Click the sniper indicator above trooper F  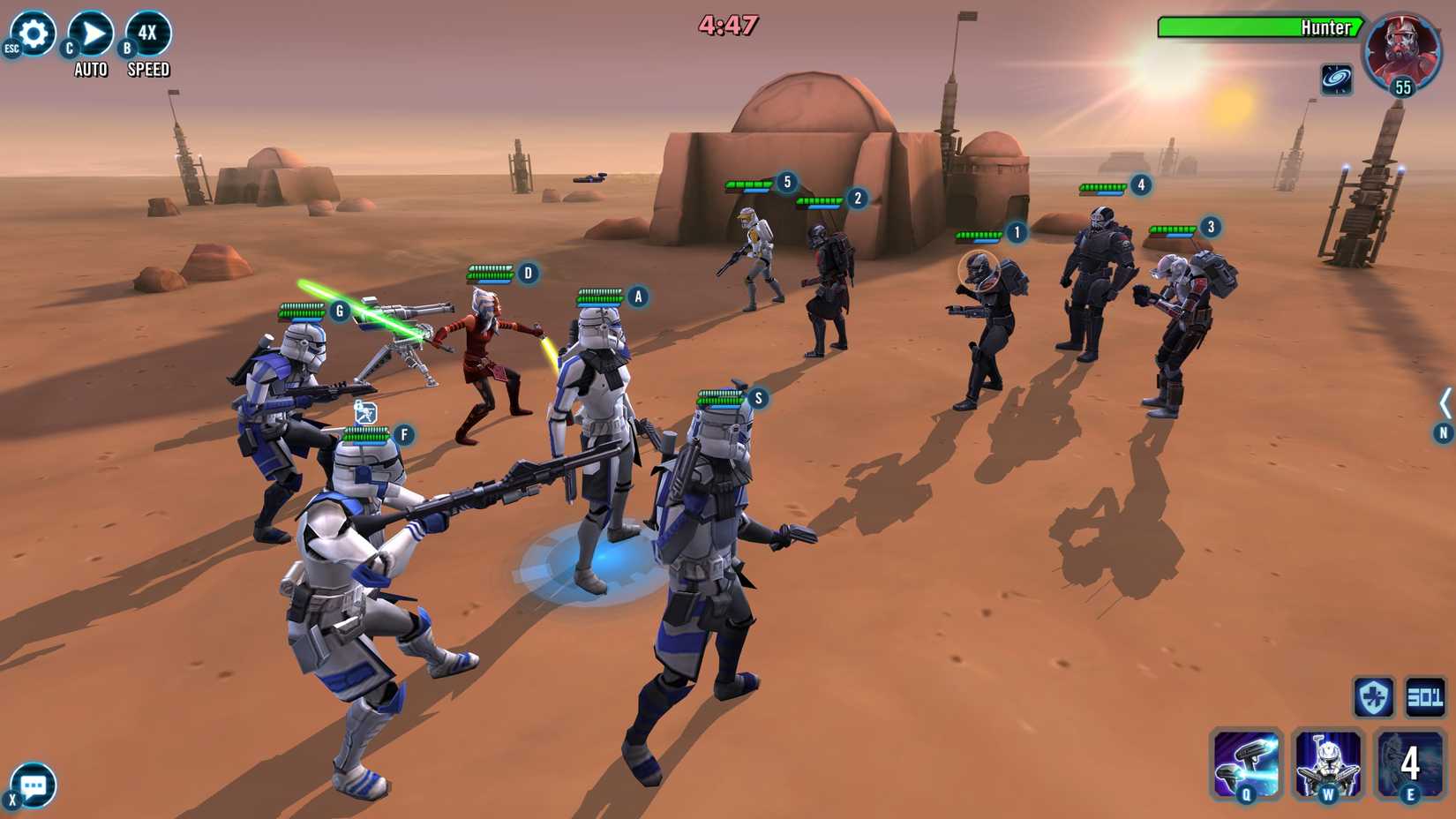pos(364,409)
